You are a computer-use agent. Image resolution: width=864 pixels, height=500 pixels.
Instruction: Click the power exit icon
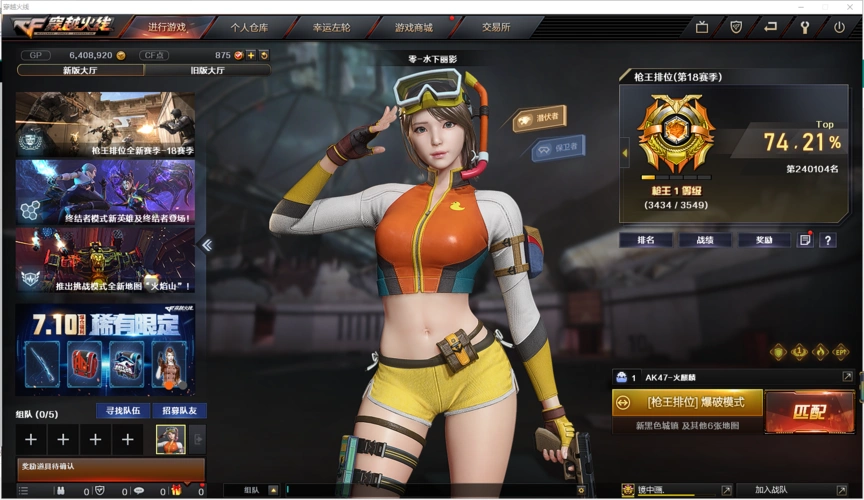point(839,27)
